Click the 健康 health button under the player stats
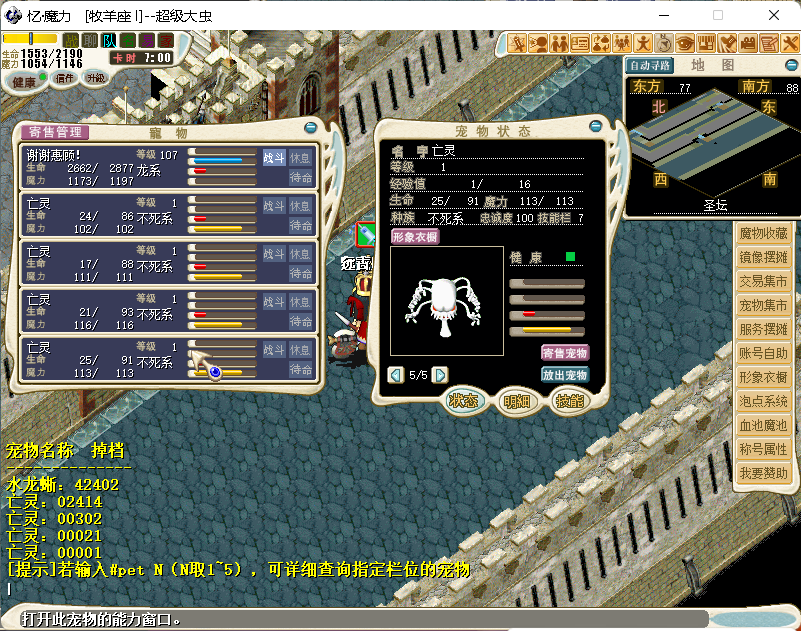Image resolution: width=801 pixels, height=631 pixels. tap(24, 82)
